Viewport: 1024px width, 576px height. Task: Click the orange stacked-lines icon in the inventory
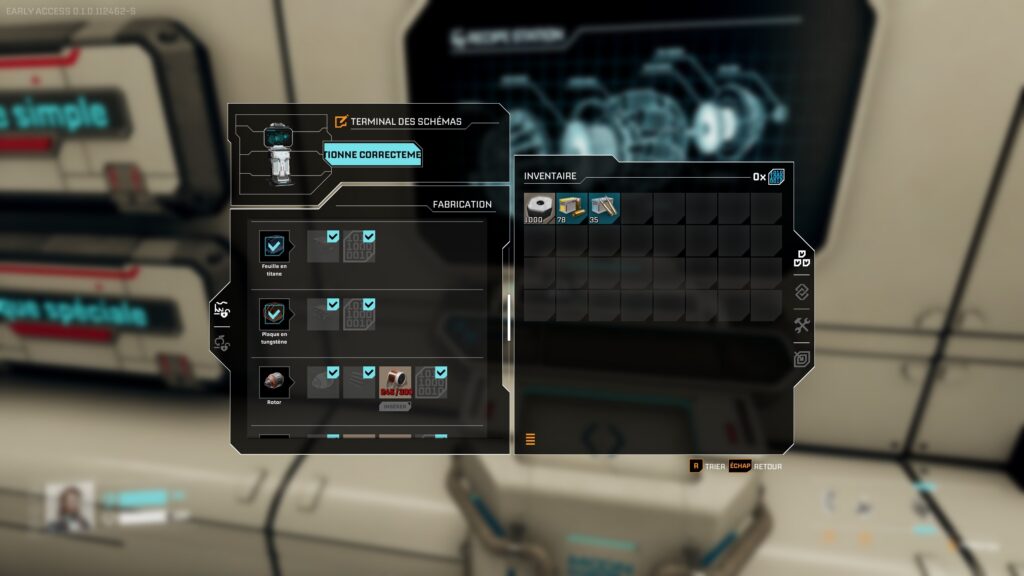click(x=530, y=439)
